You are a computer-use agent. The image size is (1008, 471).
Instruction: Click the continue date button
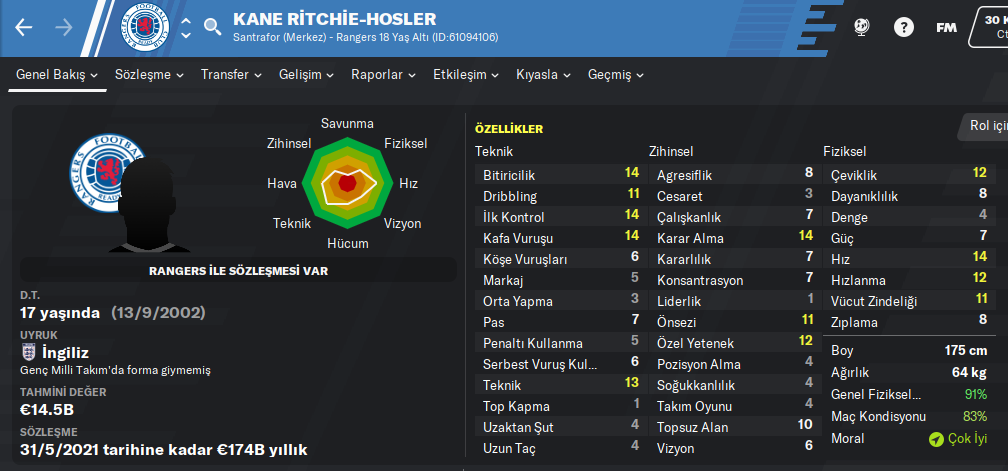[990, 25]
